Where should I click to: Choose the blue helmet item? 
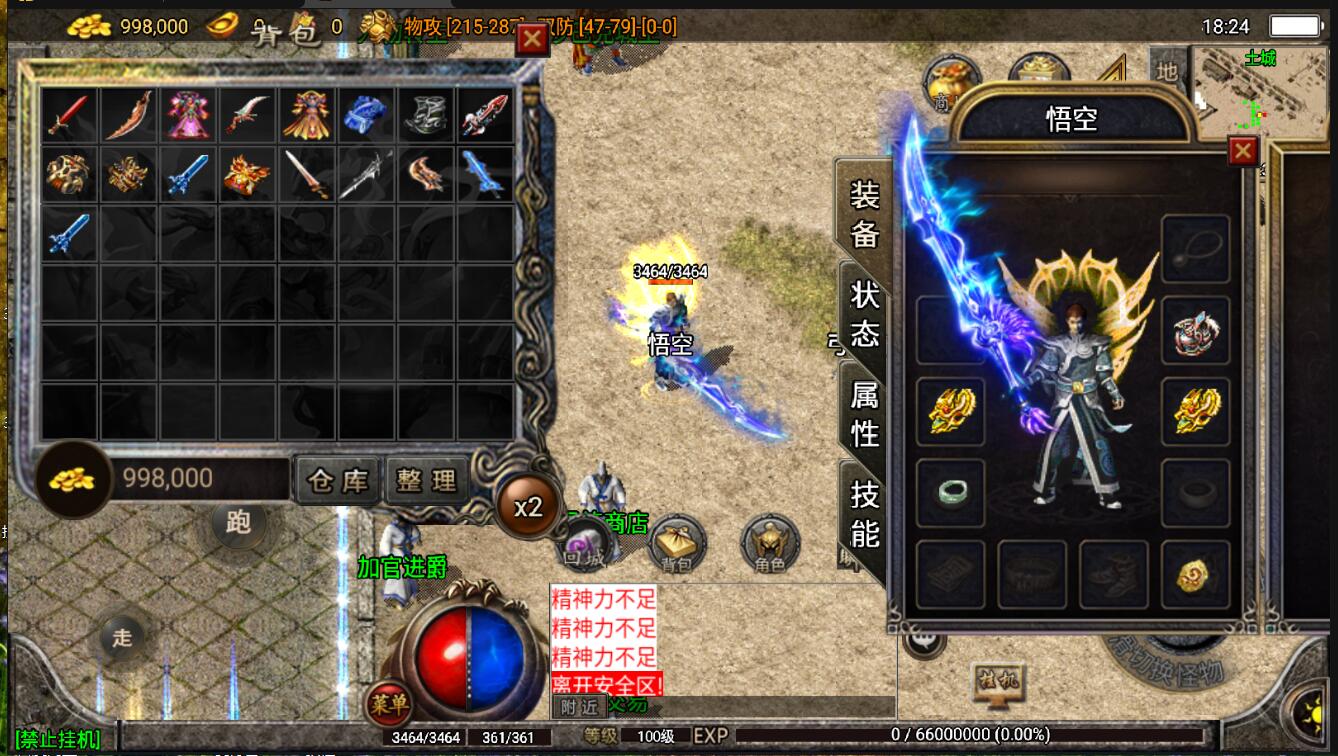366,115
